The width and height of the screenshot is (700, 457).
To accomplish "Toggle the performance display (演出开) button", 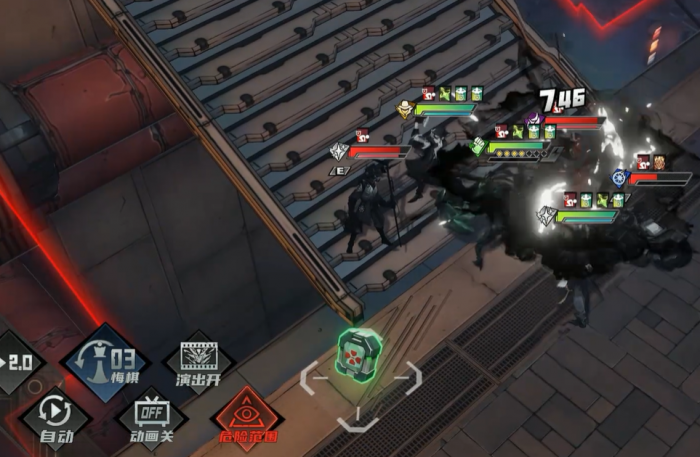I will click(x=197, y=361).
